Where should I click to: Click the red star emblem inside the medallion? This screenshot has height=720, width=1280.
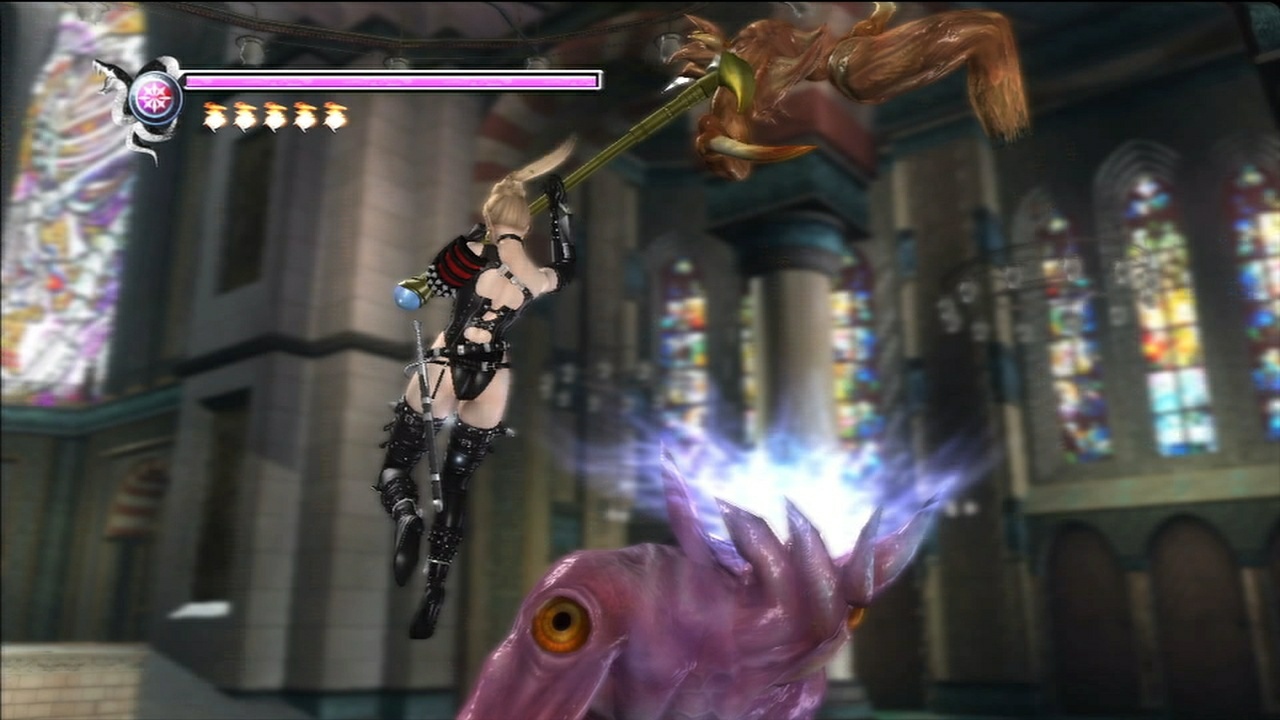(x=157, y=95)
